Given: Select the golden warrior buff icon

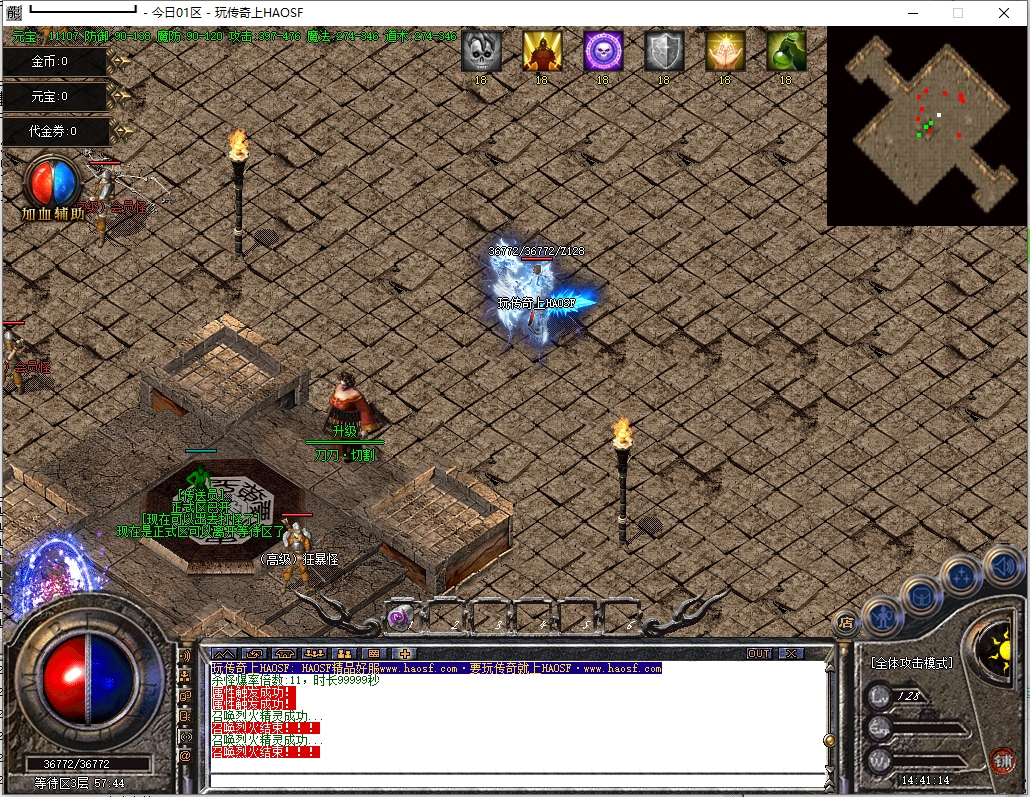Looking at the screenshot, I should [542, 51].
